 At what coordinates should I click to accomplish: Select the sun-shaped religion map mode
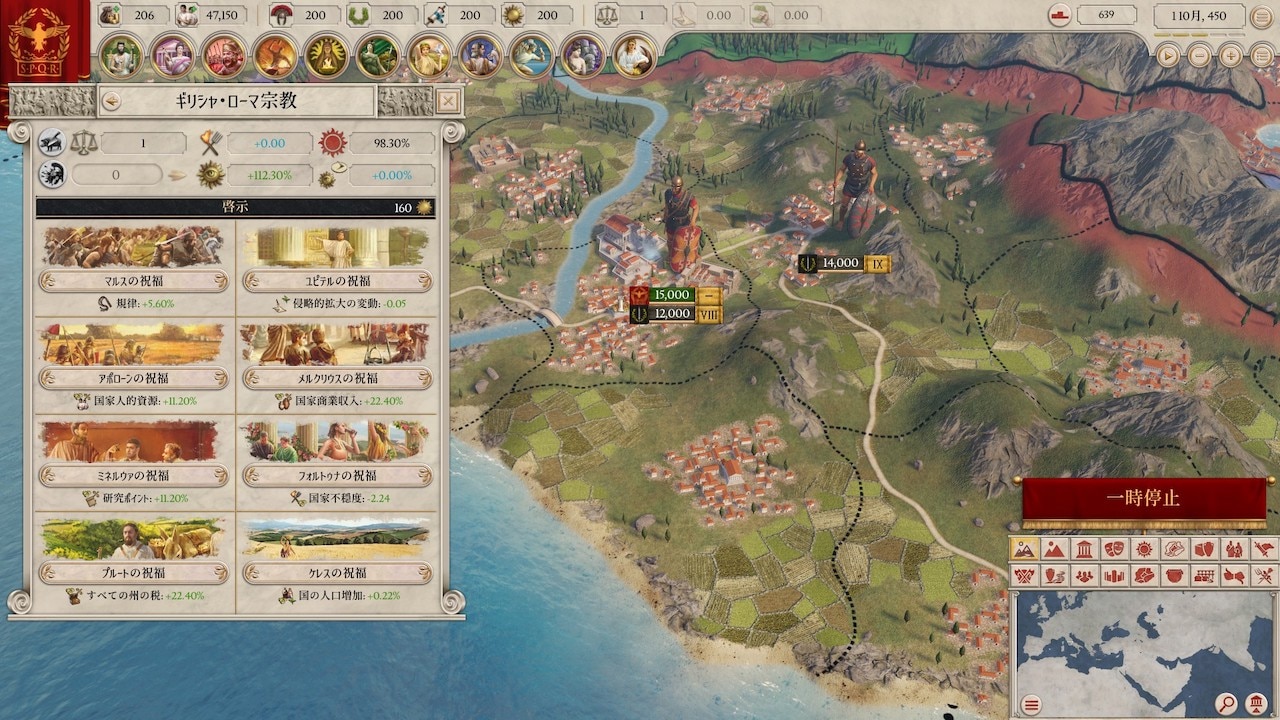point(1143,551)
